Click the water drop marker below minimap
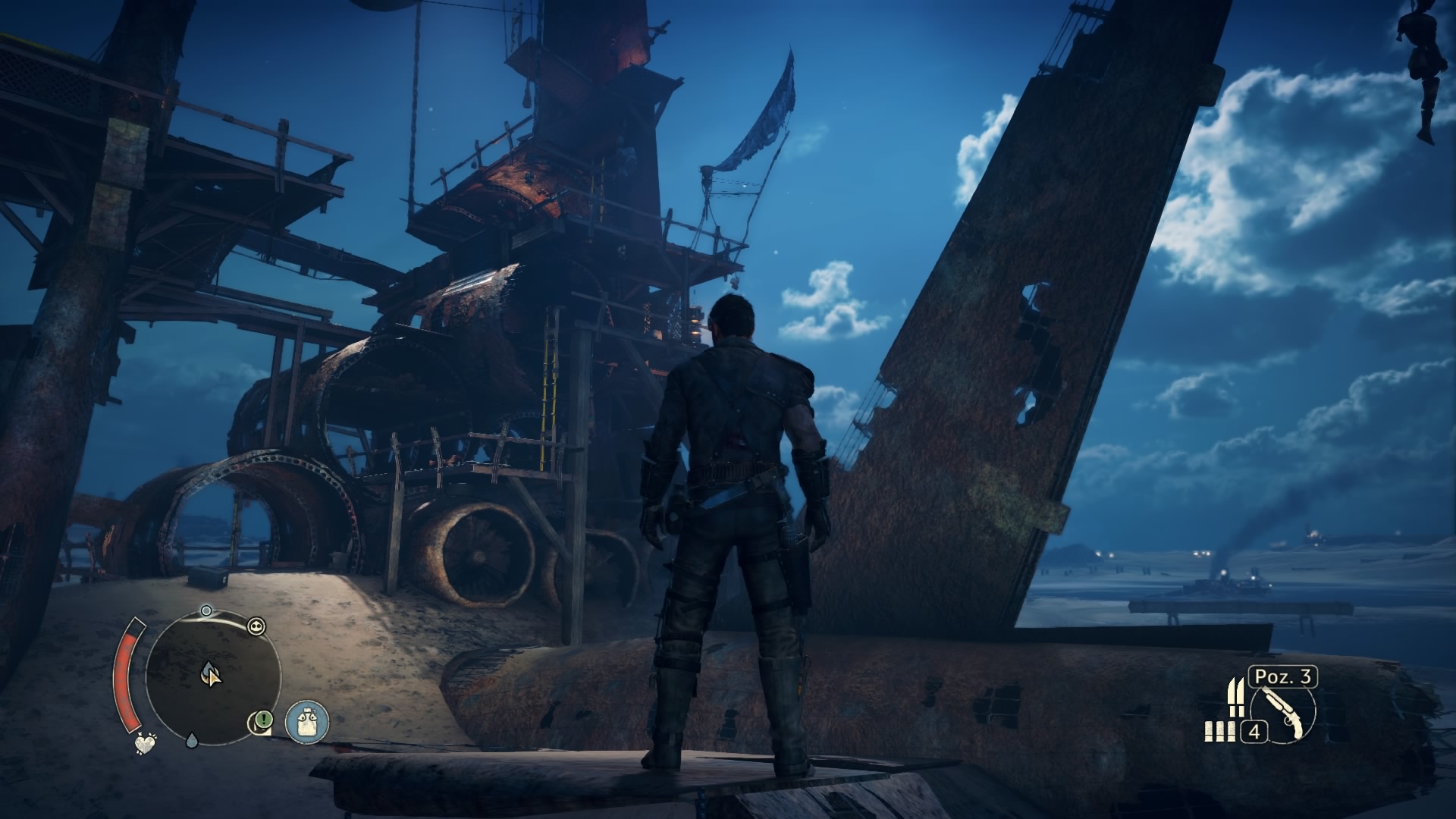This screenshot has height=819, width=1456. (191, 740)
